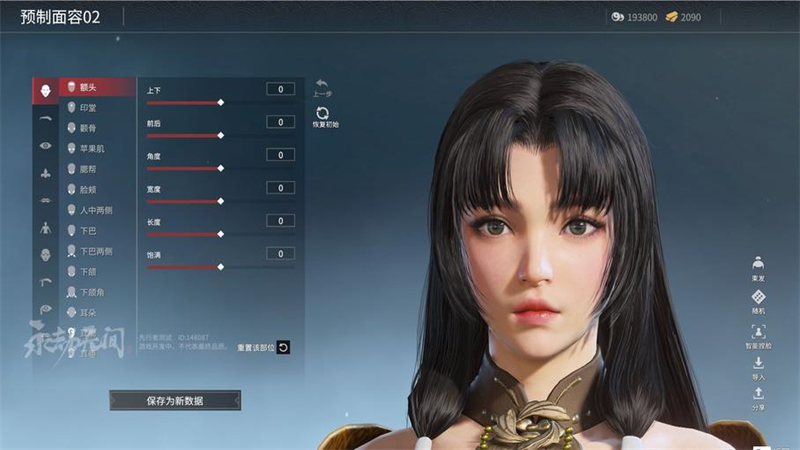Switch to the eye category tab
Screen dimensions: 800x450
45,145
